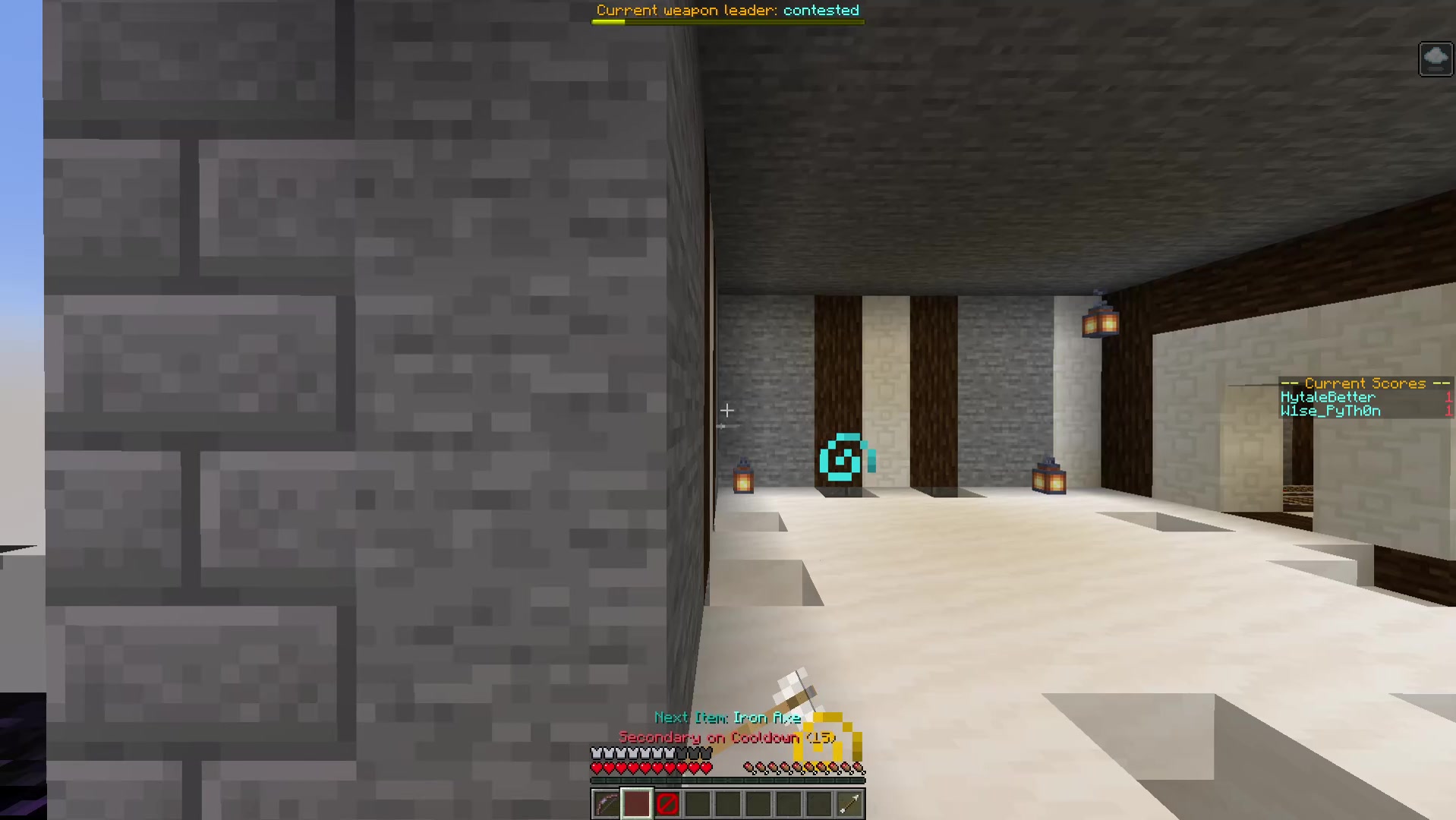The height and width of the screenshot is (820, 1456).
Task: Click the first armor chestplate icon
Action: [596, 751]
